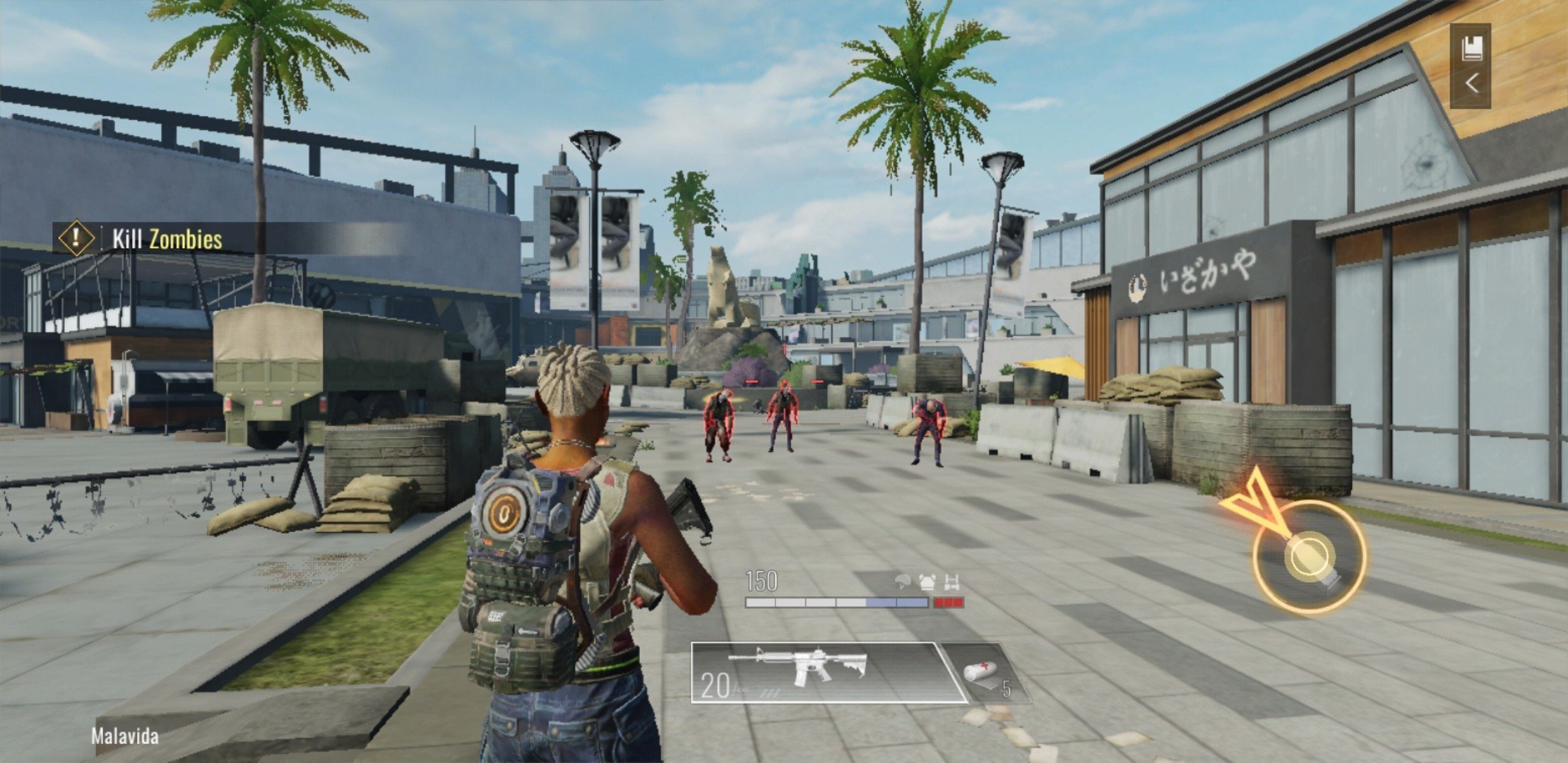
Task: Expand the side panel with the left arrow
Action: [1472, 85]
